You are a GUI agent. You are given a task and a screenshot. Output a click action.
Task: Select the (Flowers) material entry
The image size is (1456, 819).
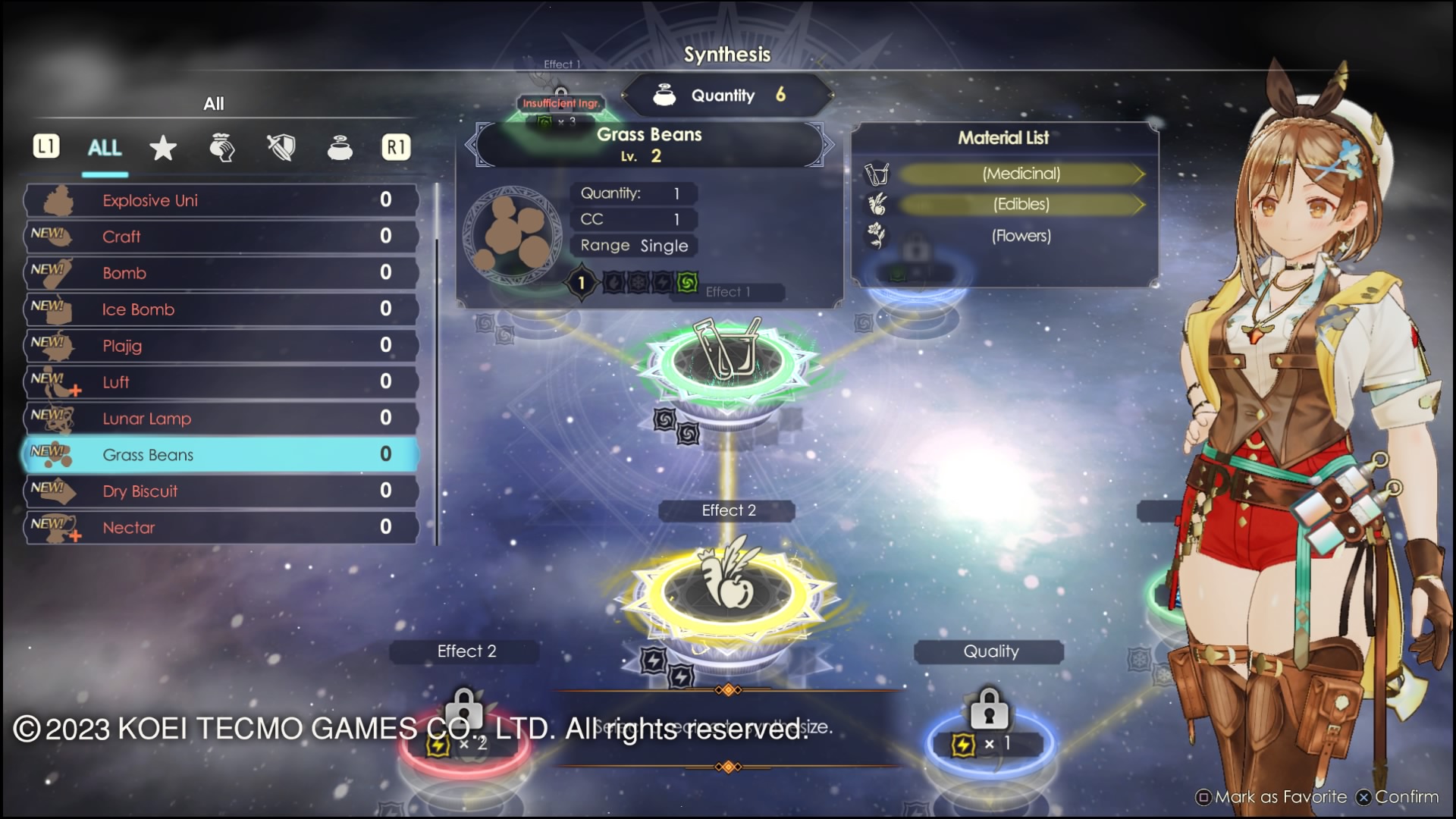1021,236
